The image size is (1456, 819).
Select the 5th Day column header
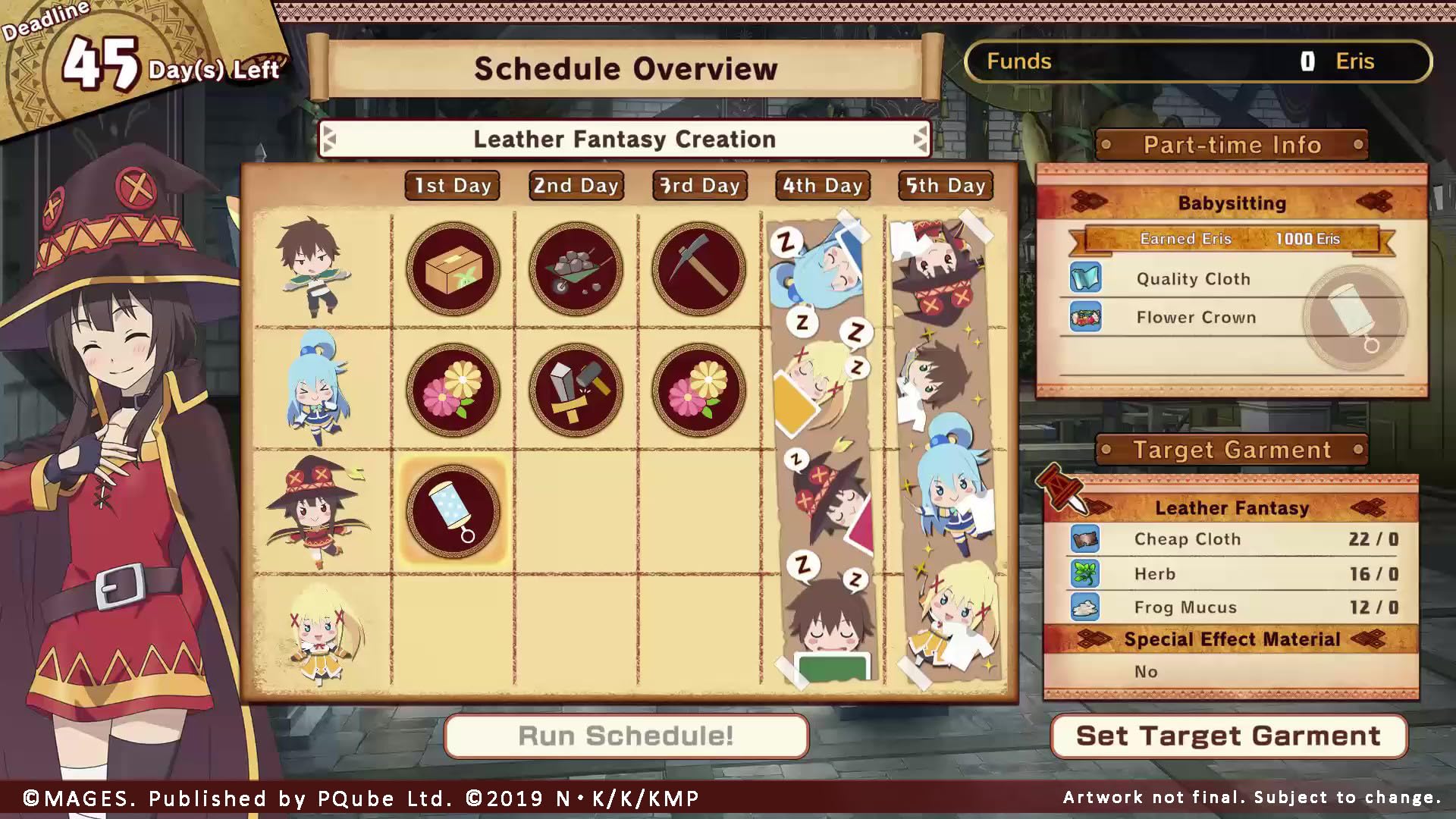[x=945, y=184]
